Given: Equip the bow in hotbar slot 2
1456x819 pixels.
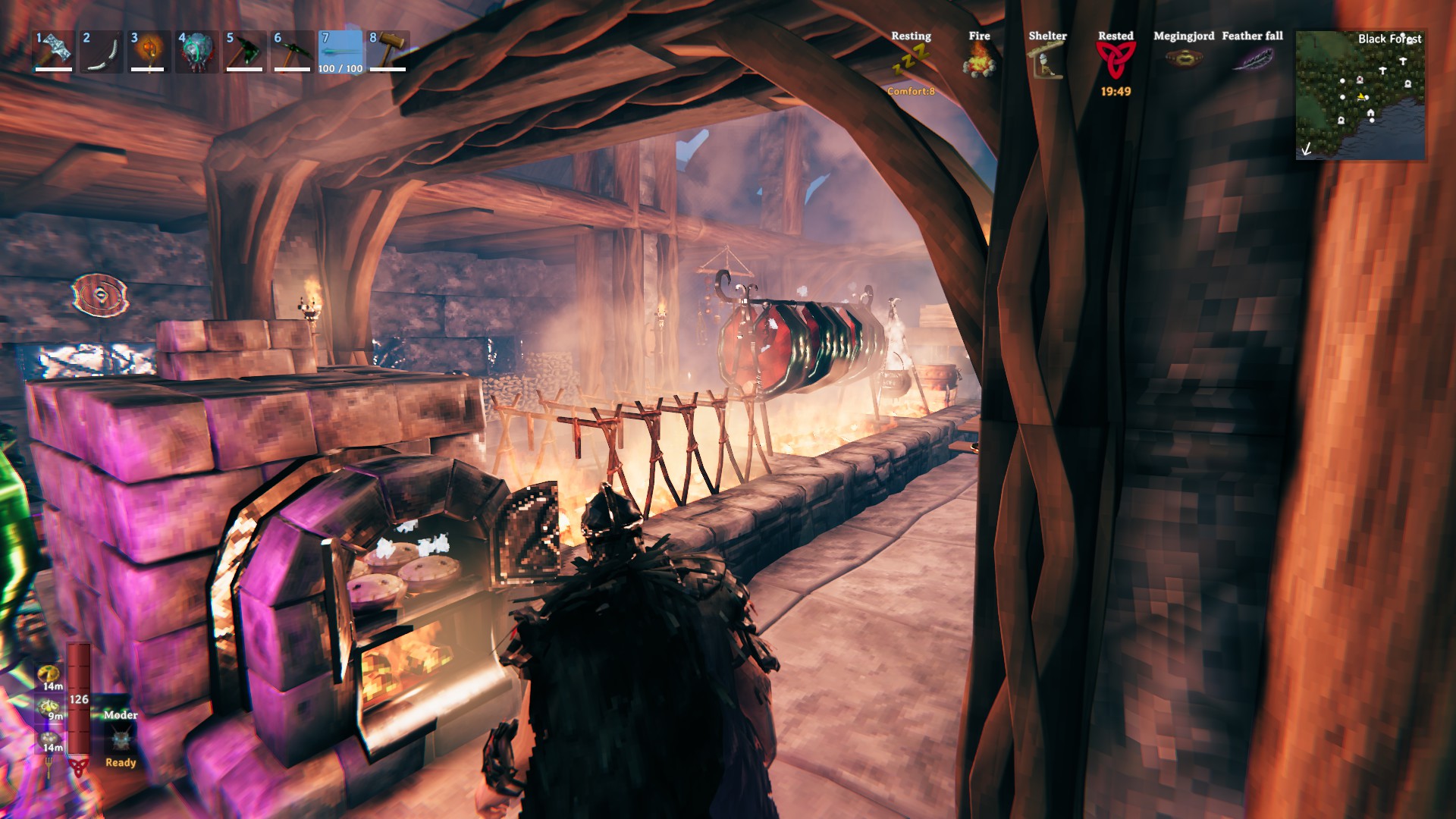Looking at the screenshot, I should (x=101, y=51).
